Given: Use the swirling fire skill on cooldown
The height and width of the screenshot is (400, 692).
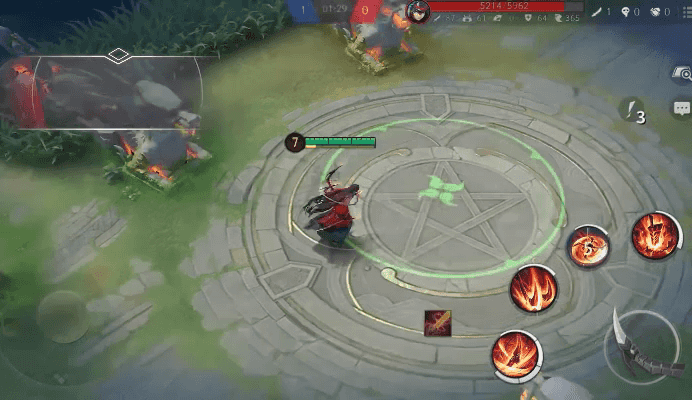Looking at the screenshot, I should 589,246.
